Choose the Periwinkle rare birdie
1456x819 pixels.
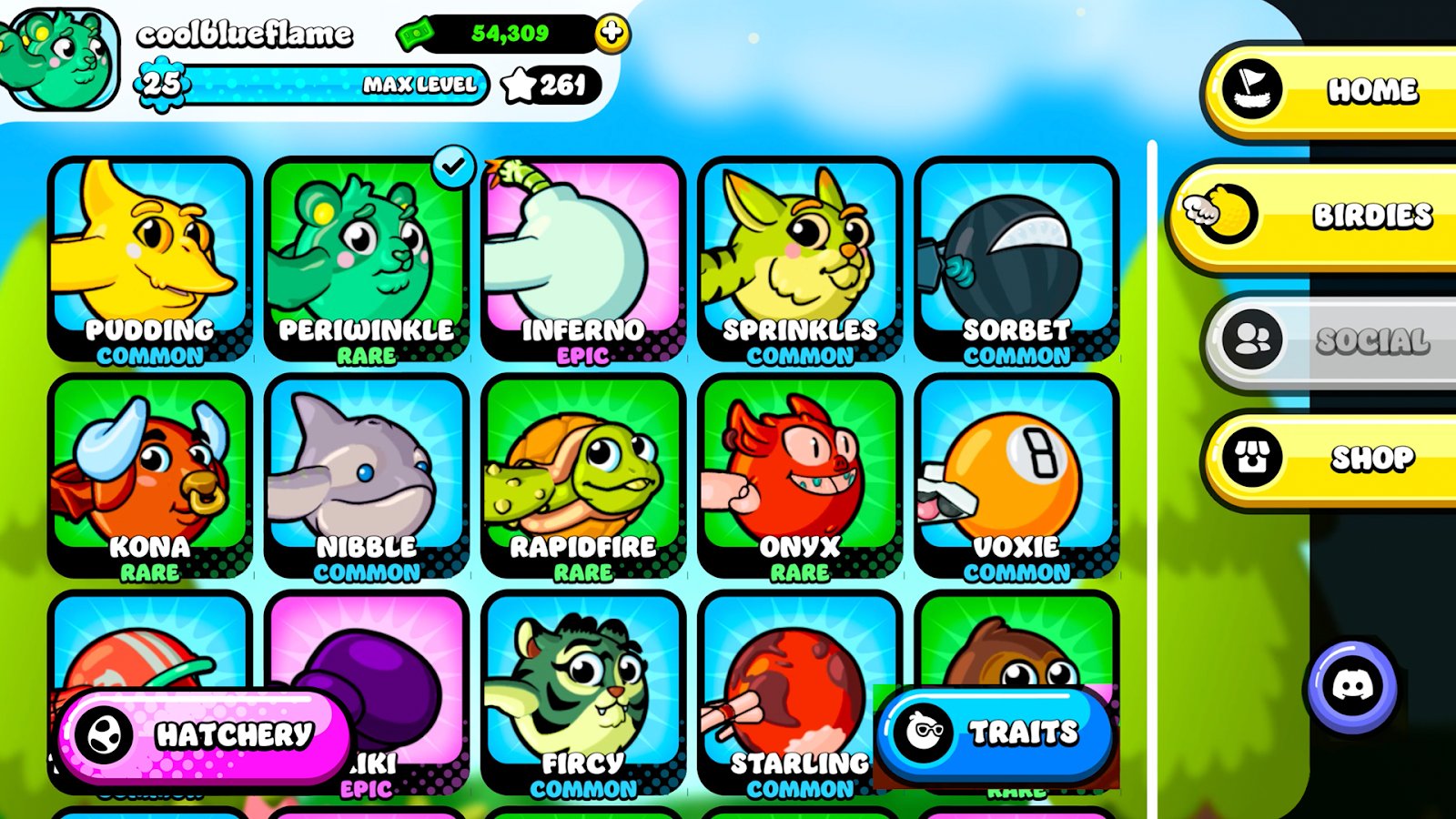tap(367, 259)
